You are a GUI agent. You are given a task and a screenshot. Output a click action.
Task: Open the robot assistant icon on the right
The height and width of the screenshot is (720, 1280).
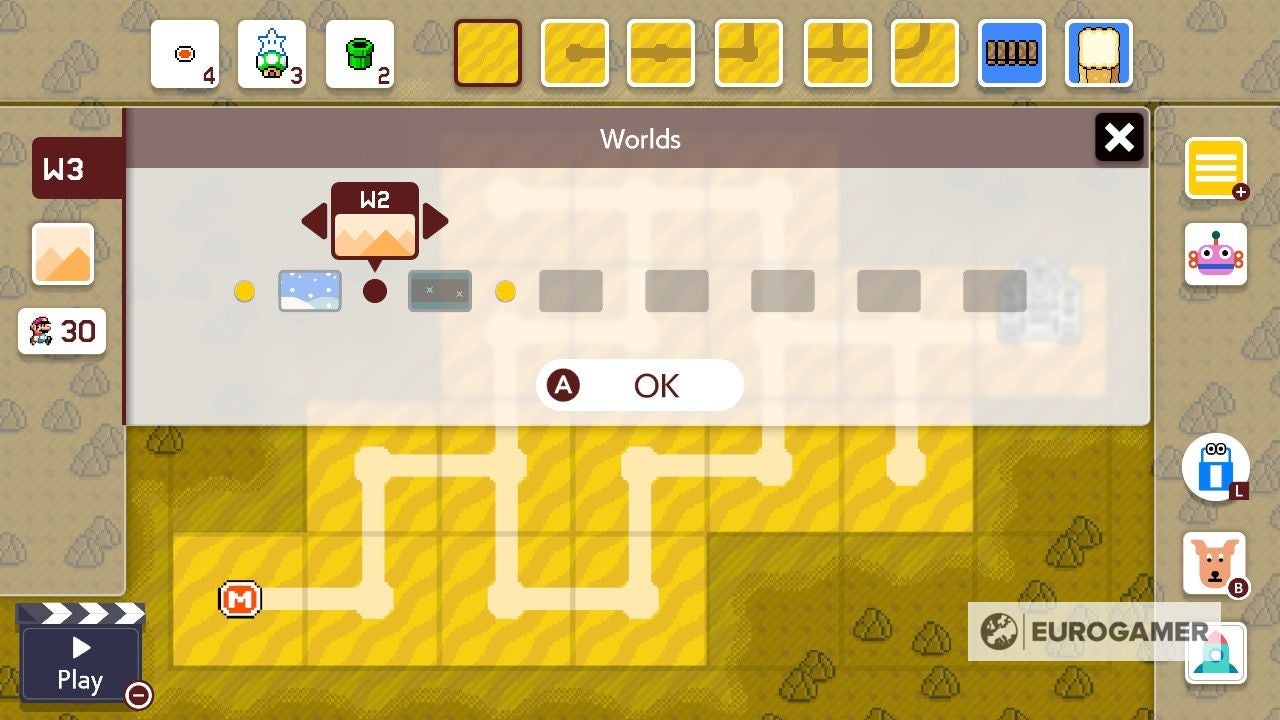(x=1216, y=253)
